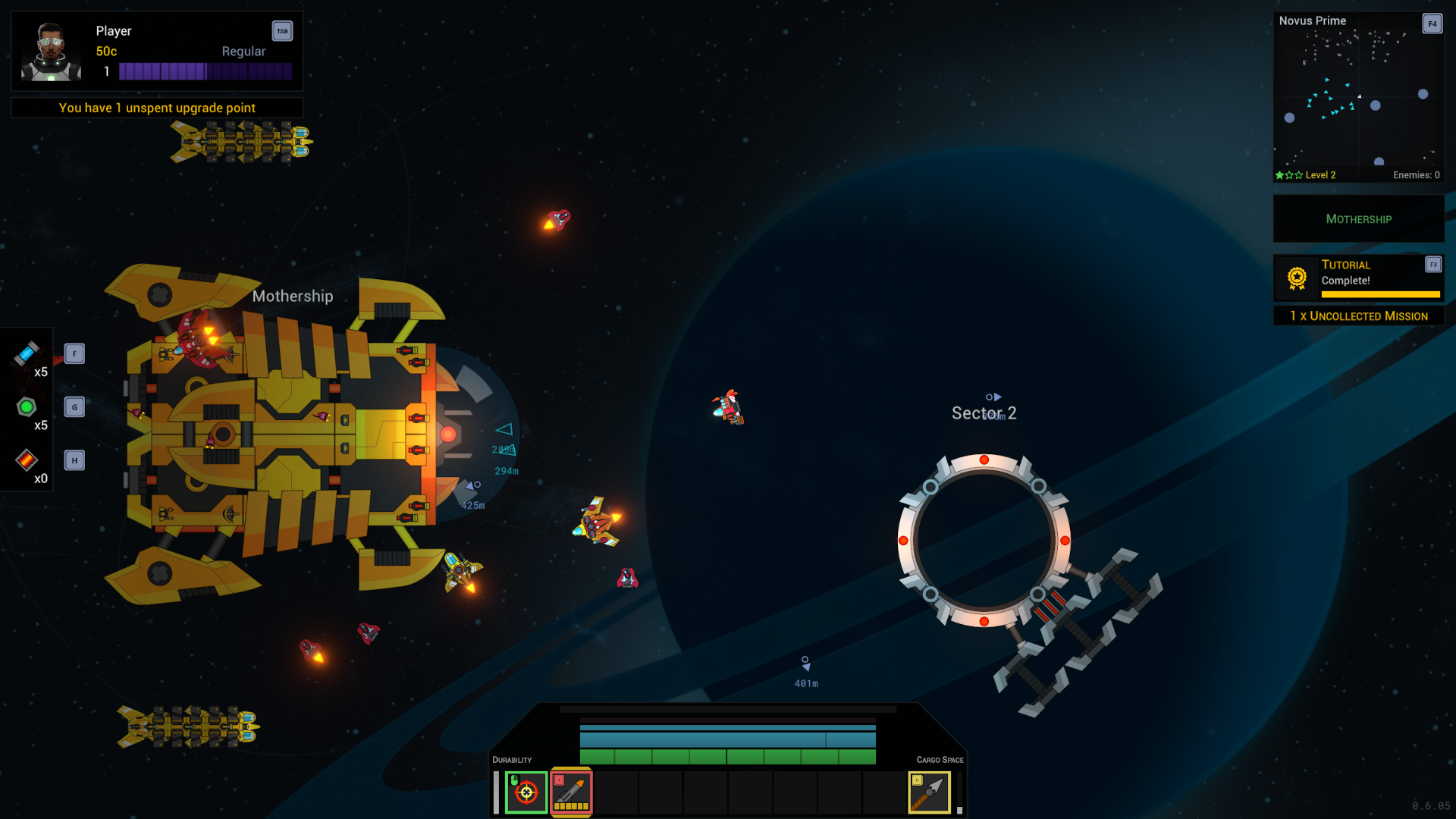
Task: Select the missile weapon in the hotbar
Action: 572,792
